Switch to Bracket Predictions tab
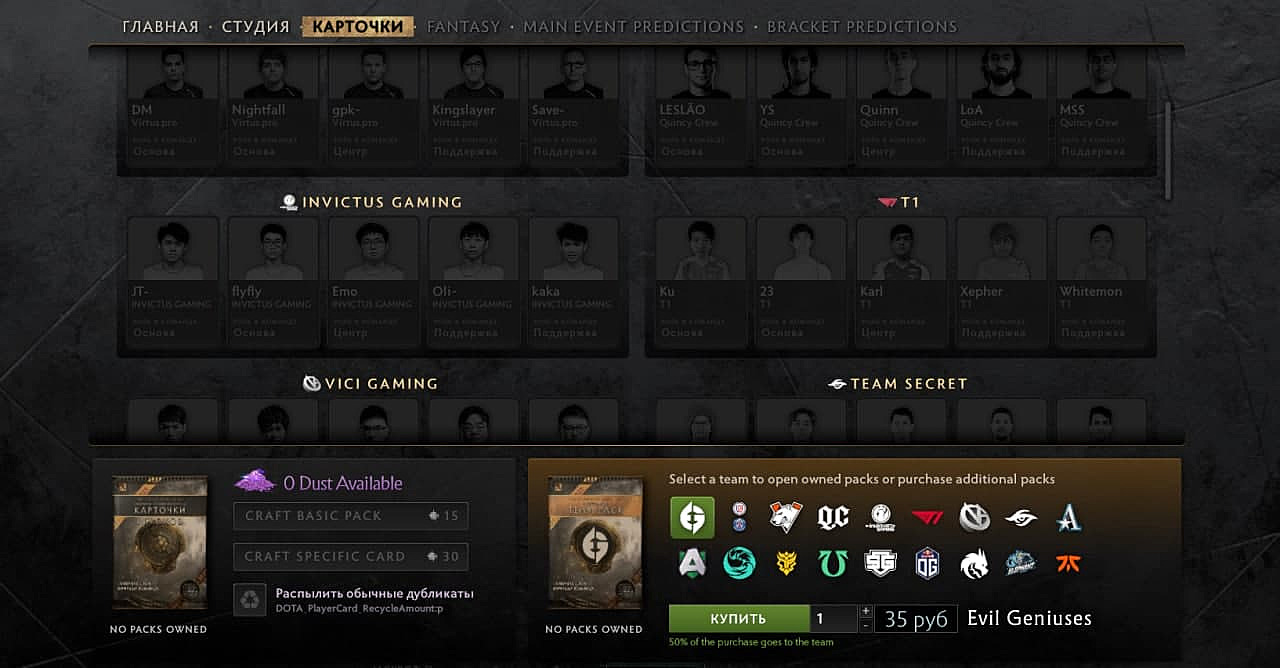This screenshot has height=668, width=1280. (x=861, y=27)
